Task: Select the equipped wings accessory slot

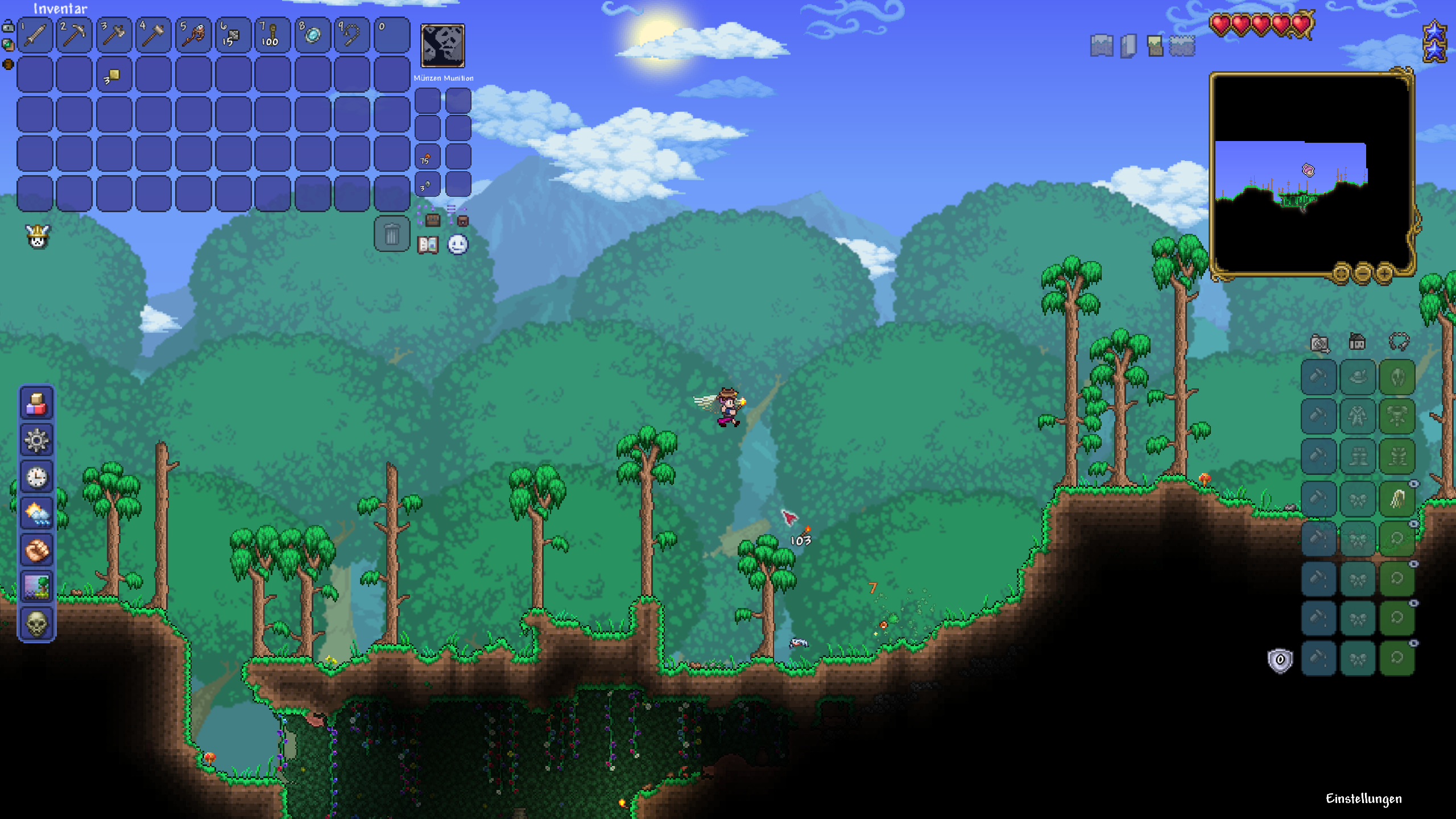Action: click(x=1397, y=499)
